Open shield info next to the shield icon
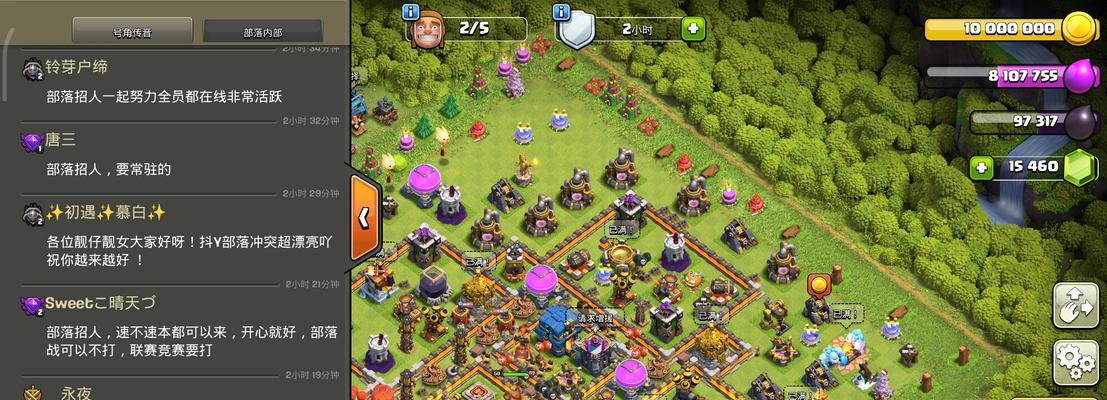This screenshot has width=1107, height=400. (562, 13)
